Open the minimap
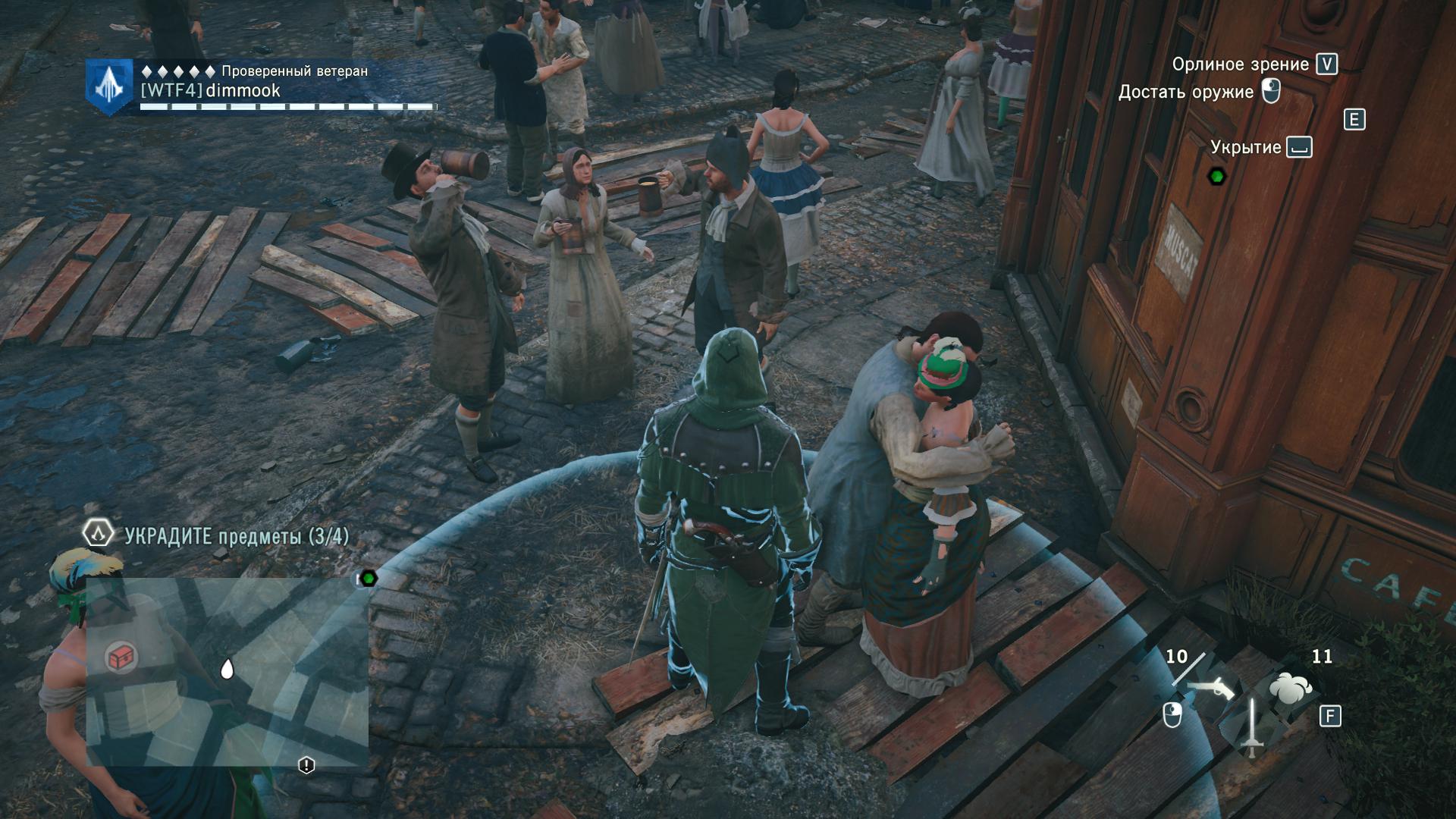This screenshot has width=1456, height=819. (x=227, y=671)
